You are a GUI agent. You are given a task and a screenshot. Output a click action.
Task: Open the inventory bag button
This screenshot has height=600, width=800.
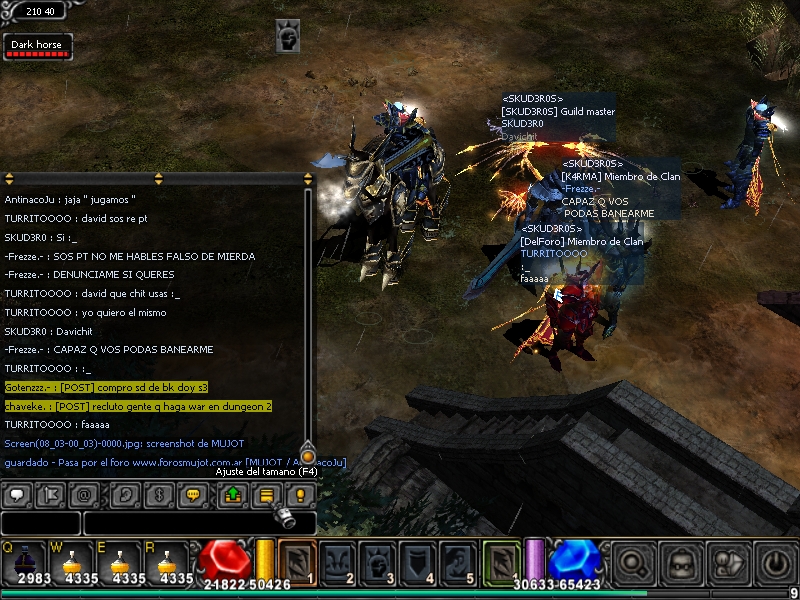682,562
